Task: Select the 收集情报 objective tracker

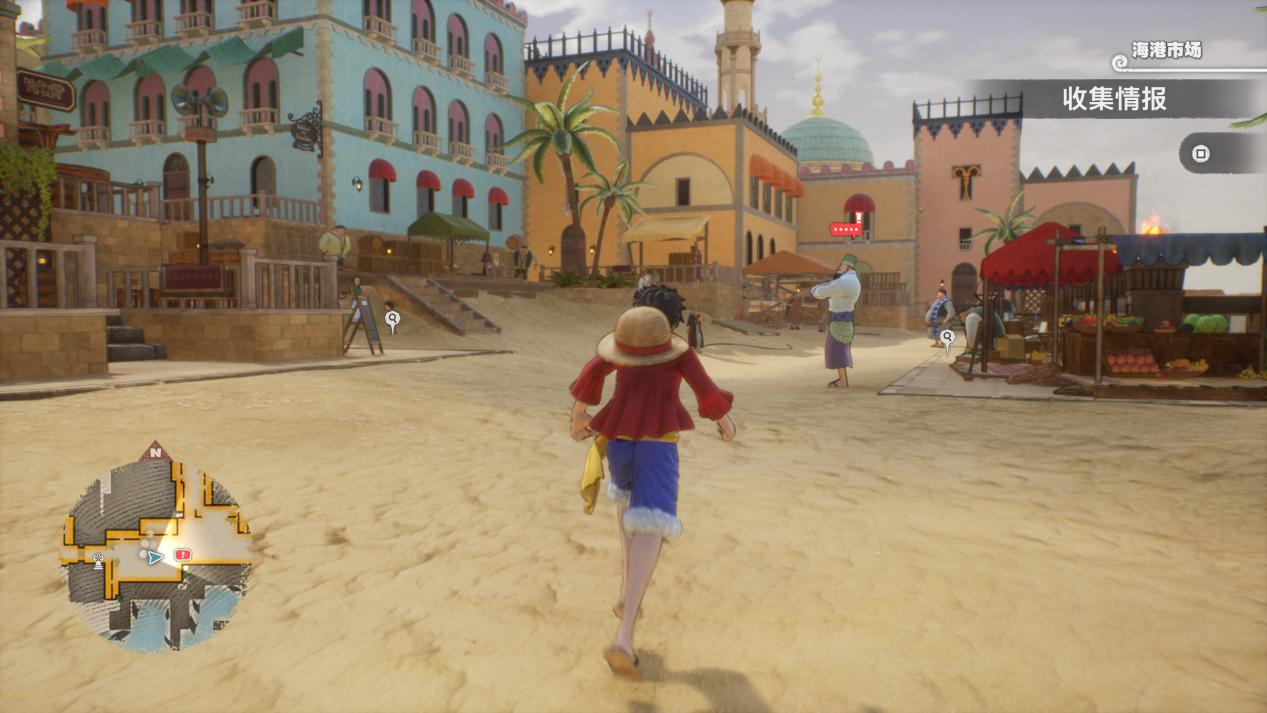Action: pyautogui.click(x=1114, y=99)
